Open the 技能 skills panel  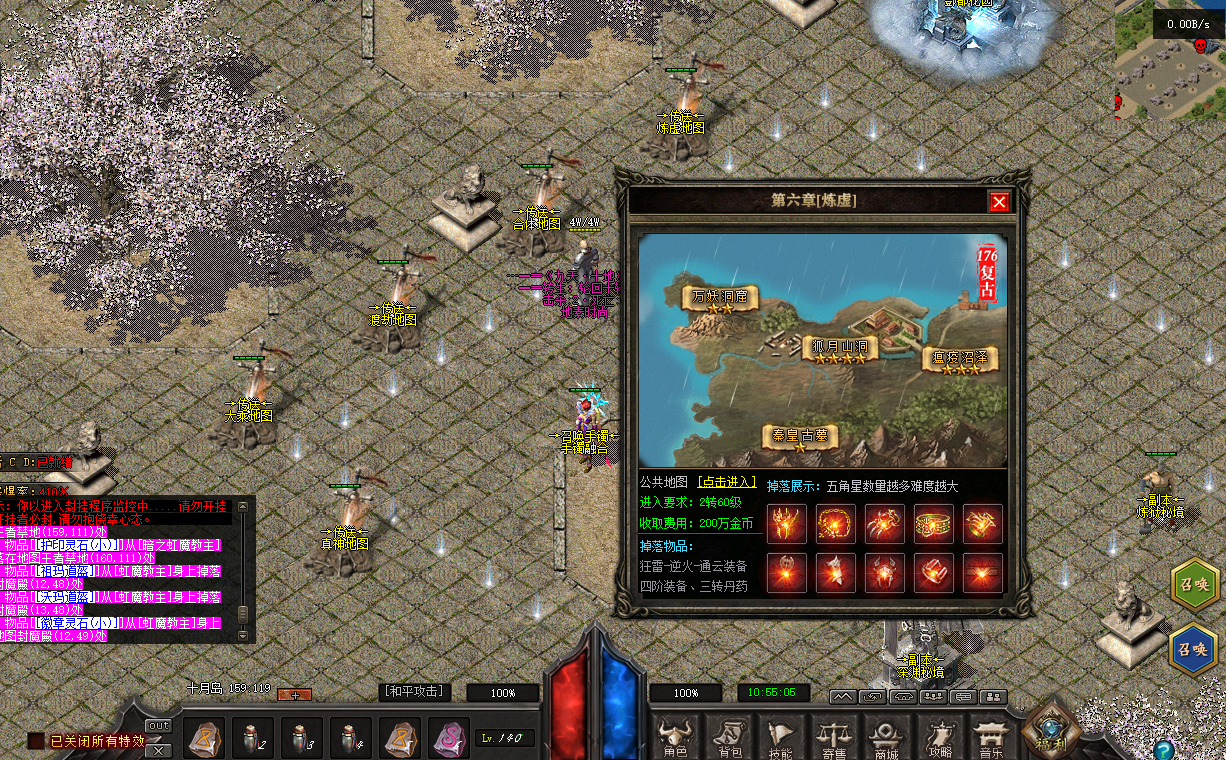click(x=781, y=738)
